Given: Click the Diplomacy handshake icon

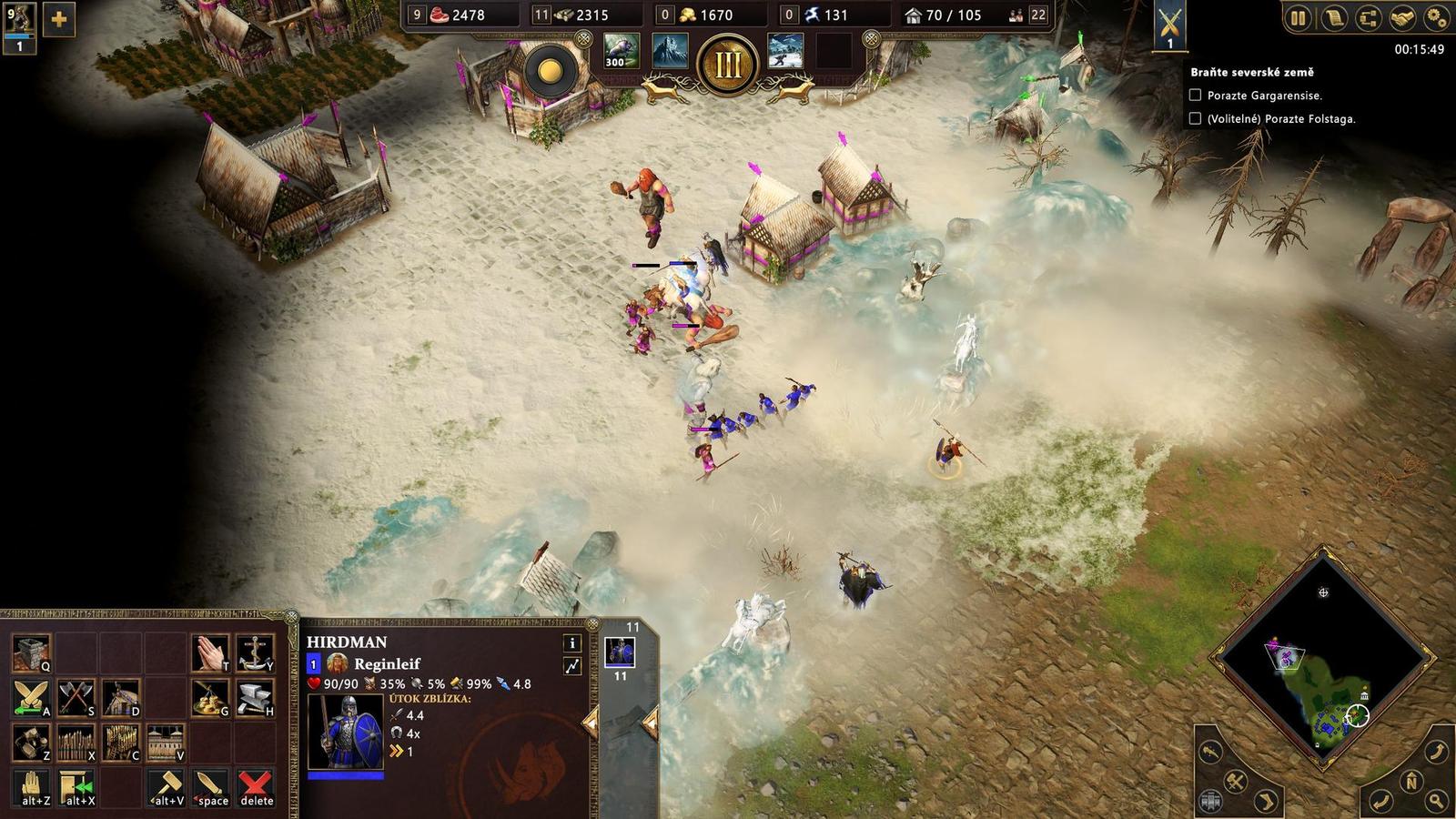Looking at the screenshot, I should (1402, 18).
